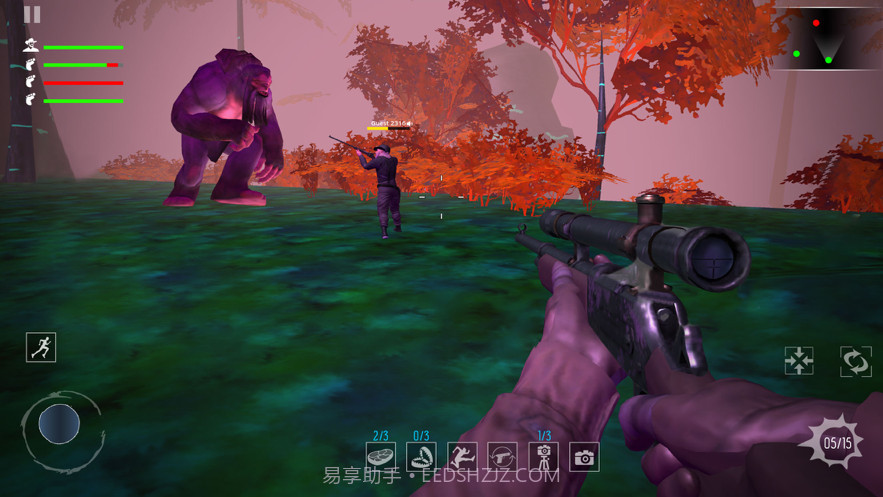This screenshot has height=497, width=883.
Task: Touch the virtual movement joystick
Action: (x=59, y=424)
